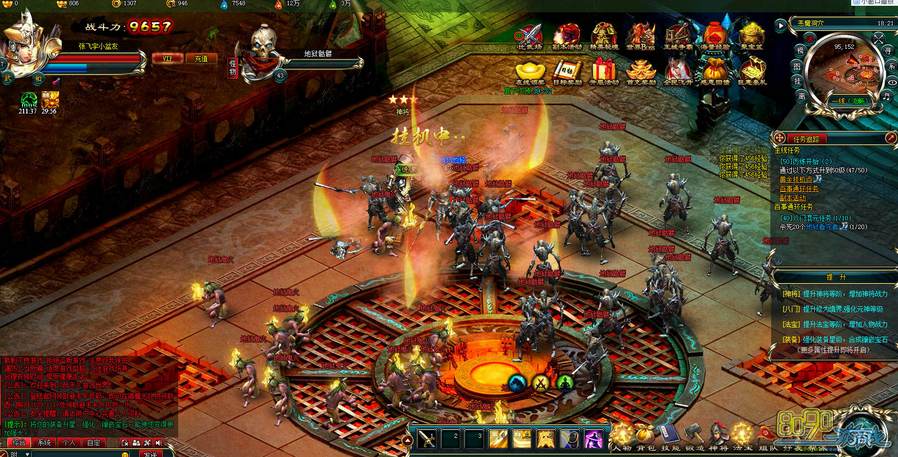Open the 技能 skill book icon
898x457 pixels.
point(668,434)
